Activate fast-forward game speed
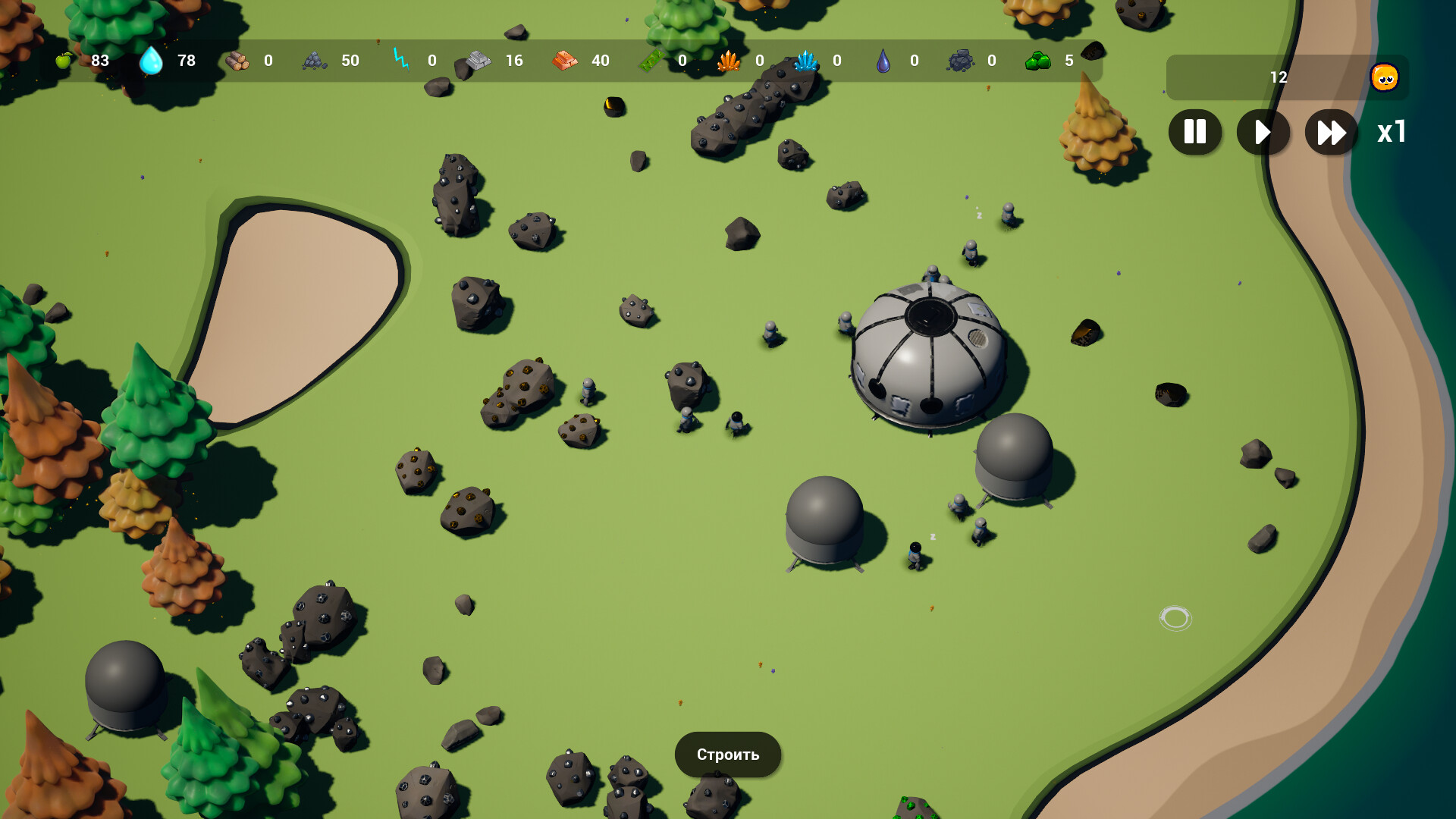 [1331, 132]
